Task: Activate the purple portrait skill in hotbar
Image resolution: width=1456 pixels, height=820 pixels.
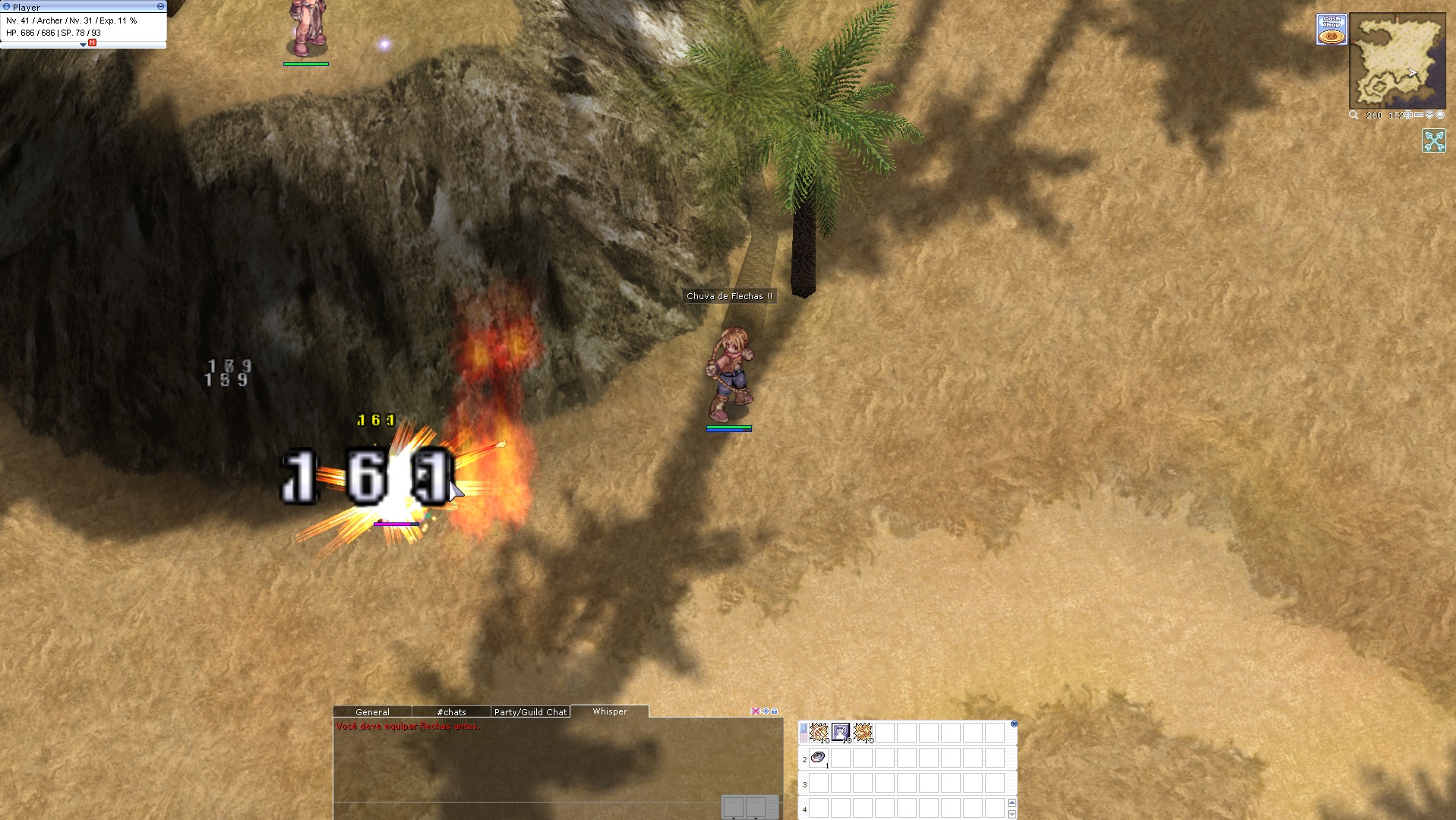Action: pyautogui.click(x=841, y=733)
